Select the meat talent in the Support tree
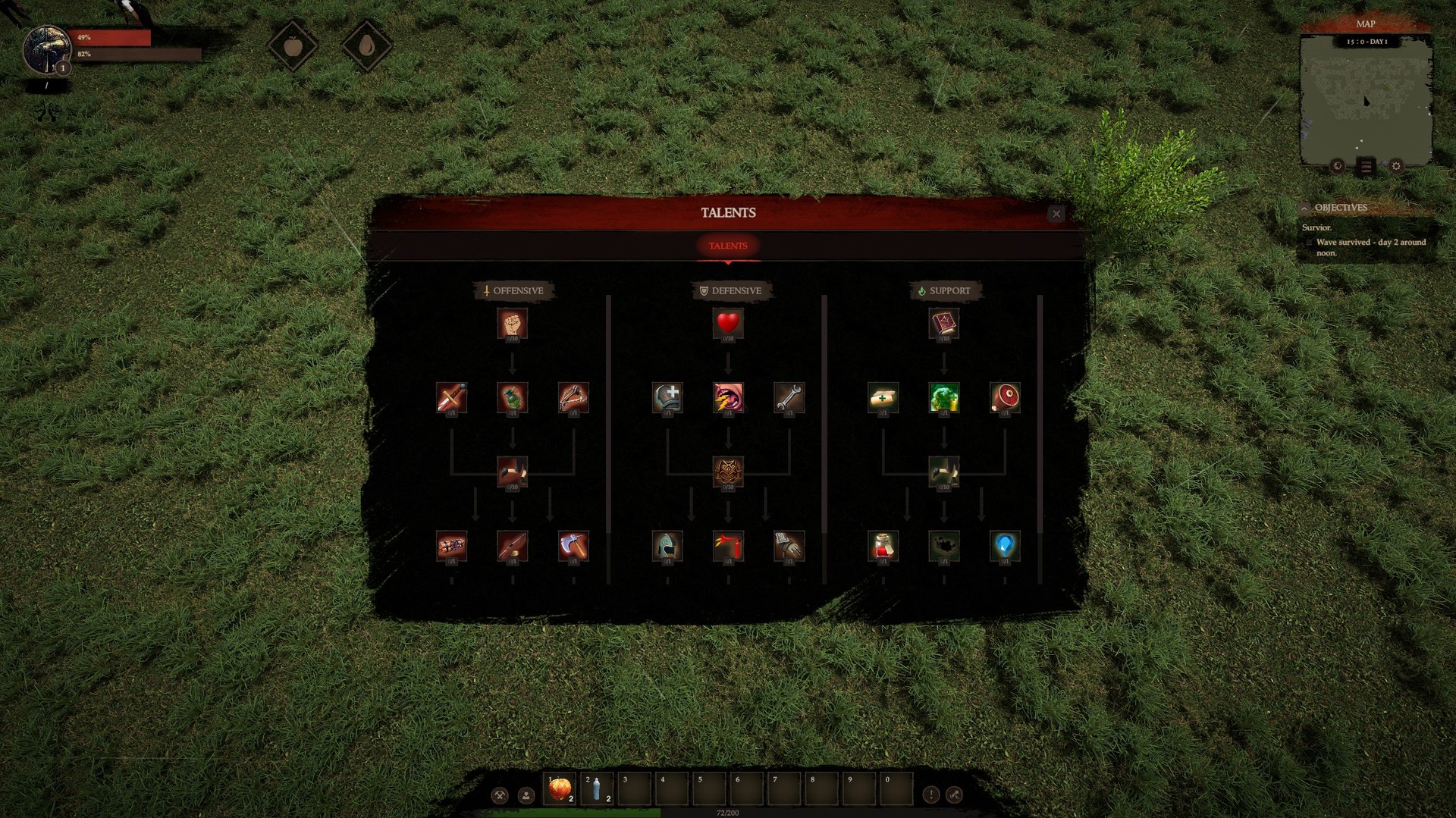The height and width of the screenshot is (818, 1456). pyautogui.click(x=1006, y=398)
